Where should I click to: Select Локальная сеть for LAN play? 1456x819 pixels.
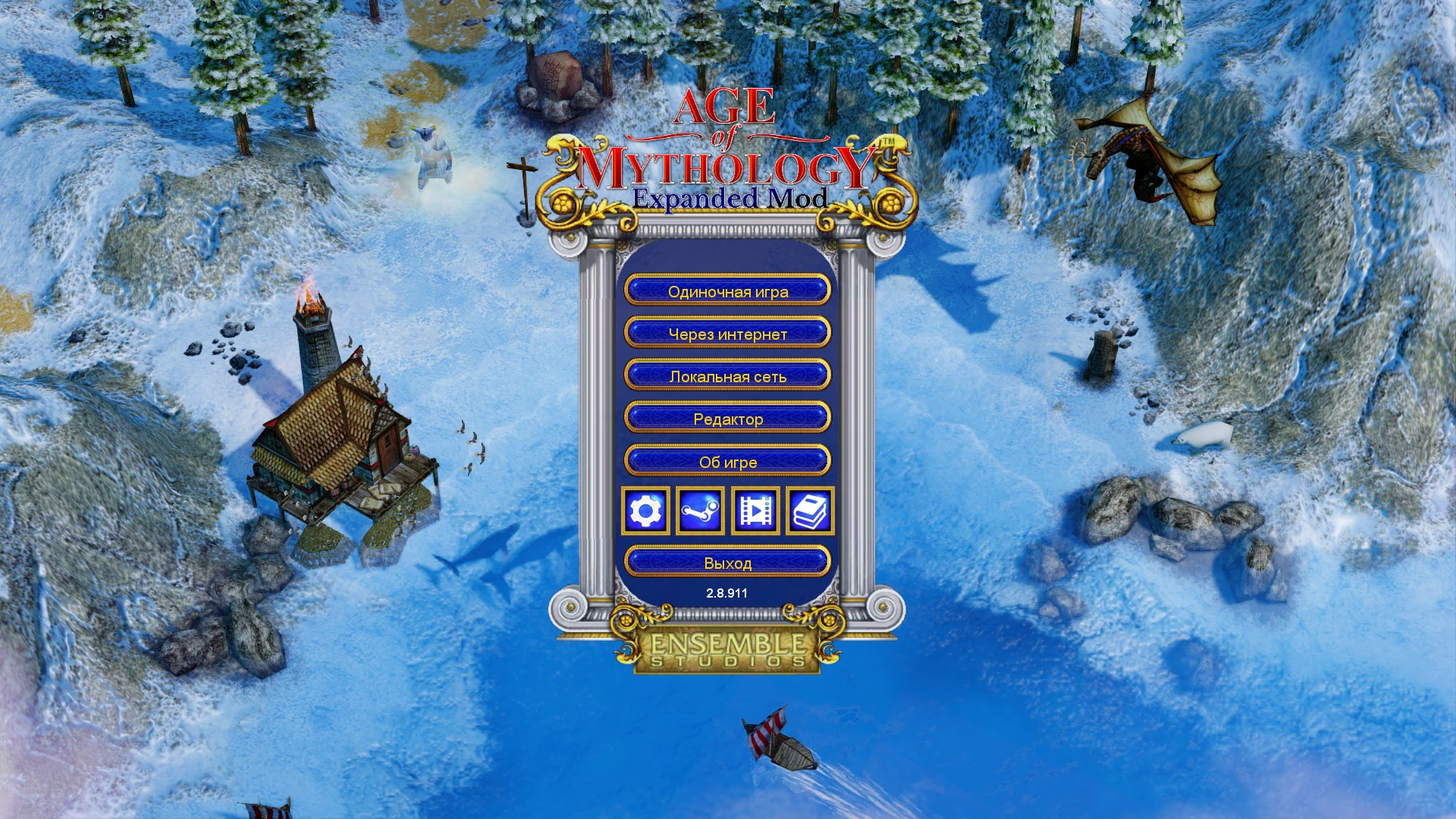click(728, 375)
